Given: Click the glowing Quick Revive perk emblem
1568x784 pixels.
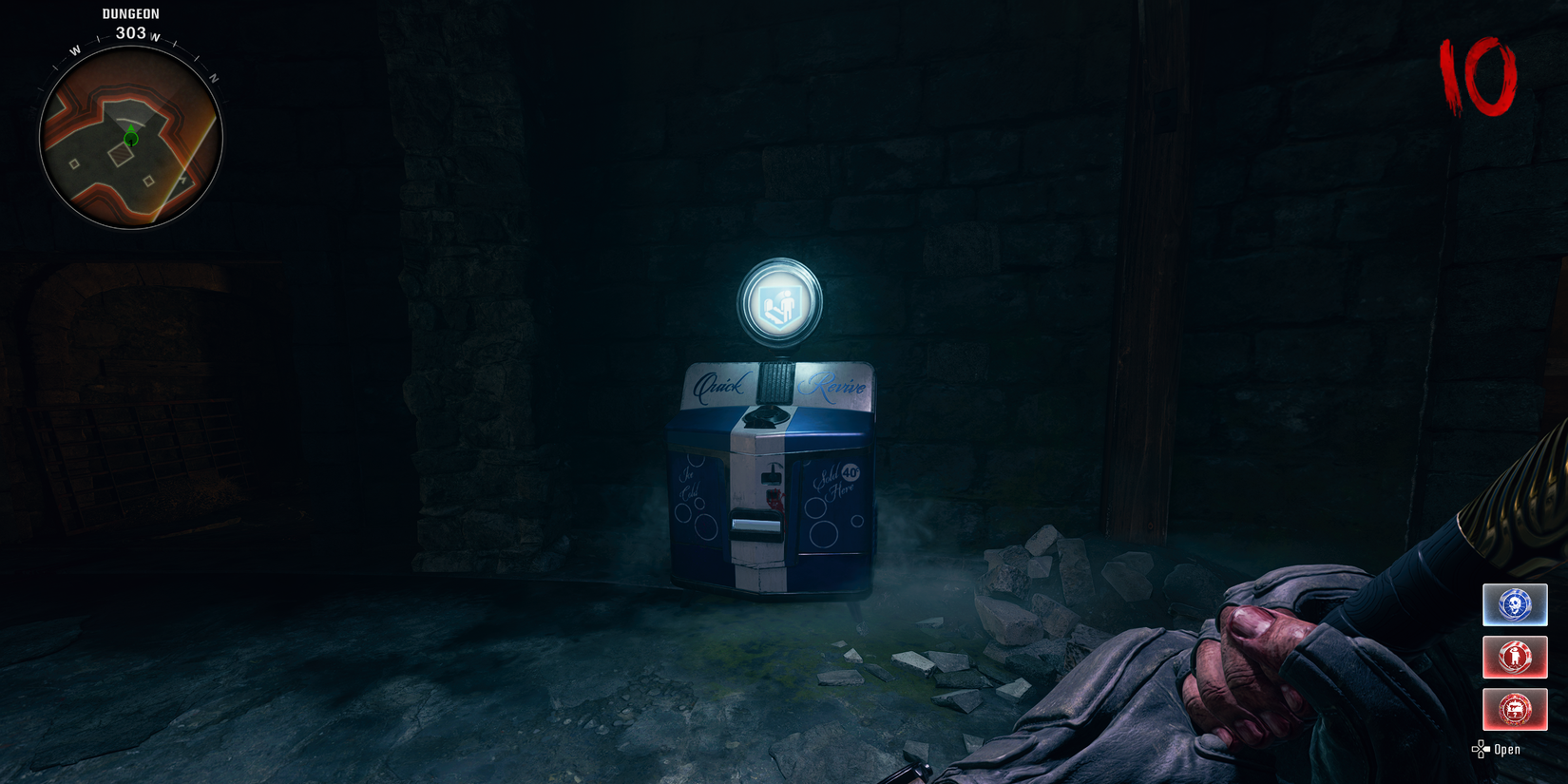Looking at the screenshot, I should pos(779,300).
